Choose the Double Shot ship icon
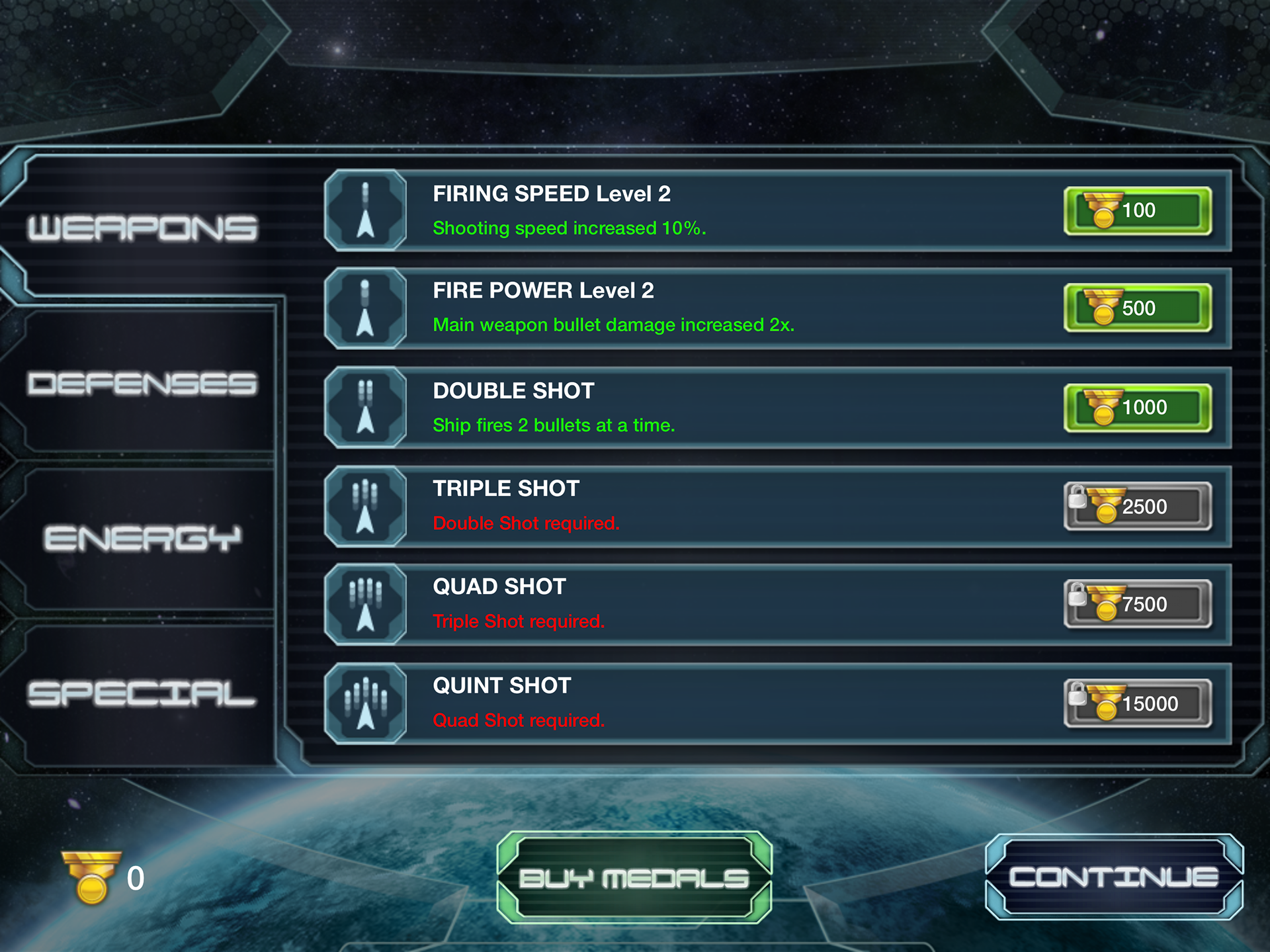Screen dimensions: 1270x952 click(366, 408)
